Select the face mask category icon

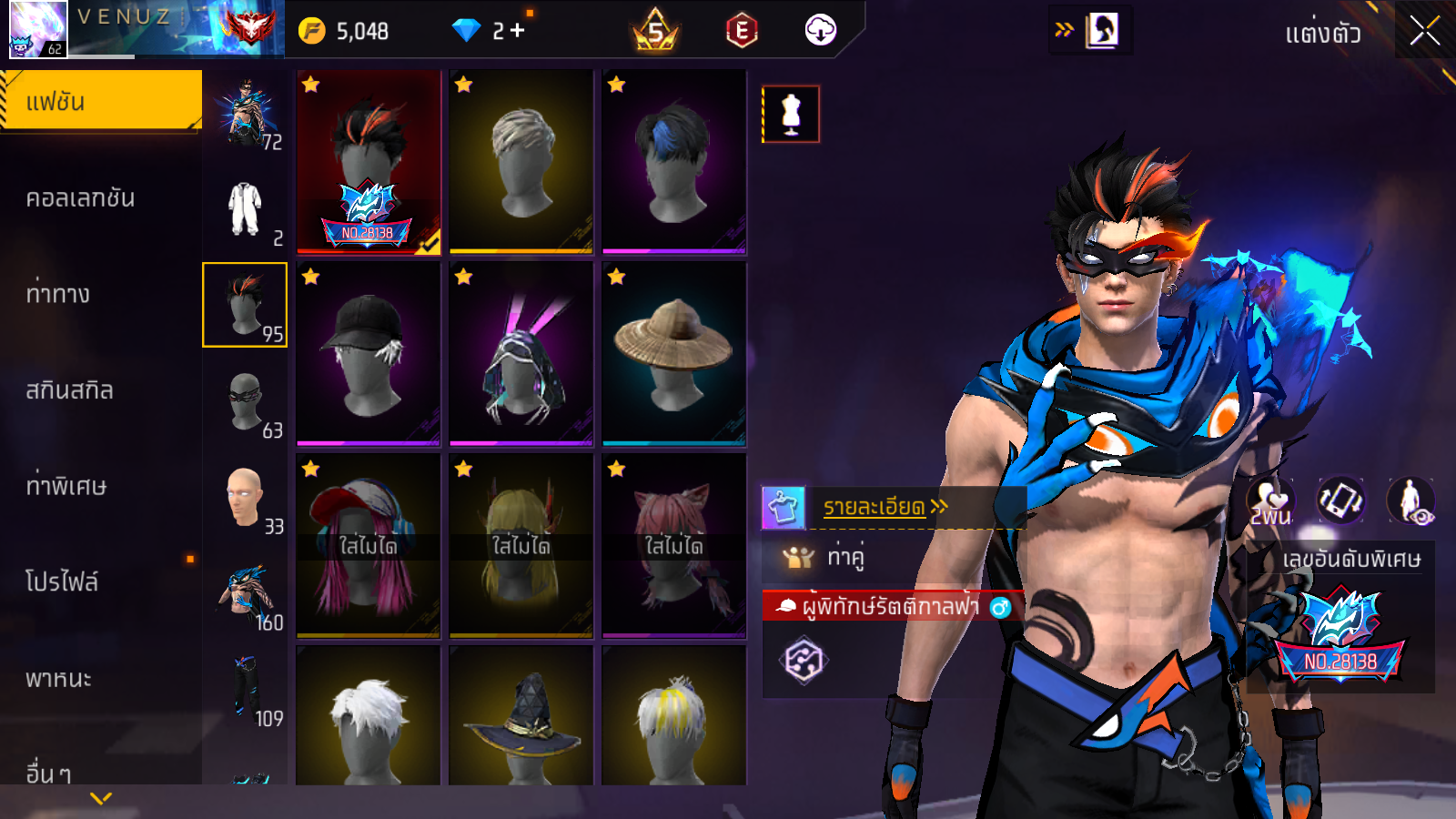(245, 401)
